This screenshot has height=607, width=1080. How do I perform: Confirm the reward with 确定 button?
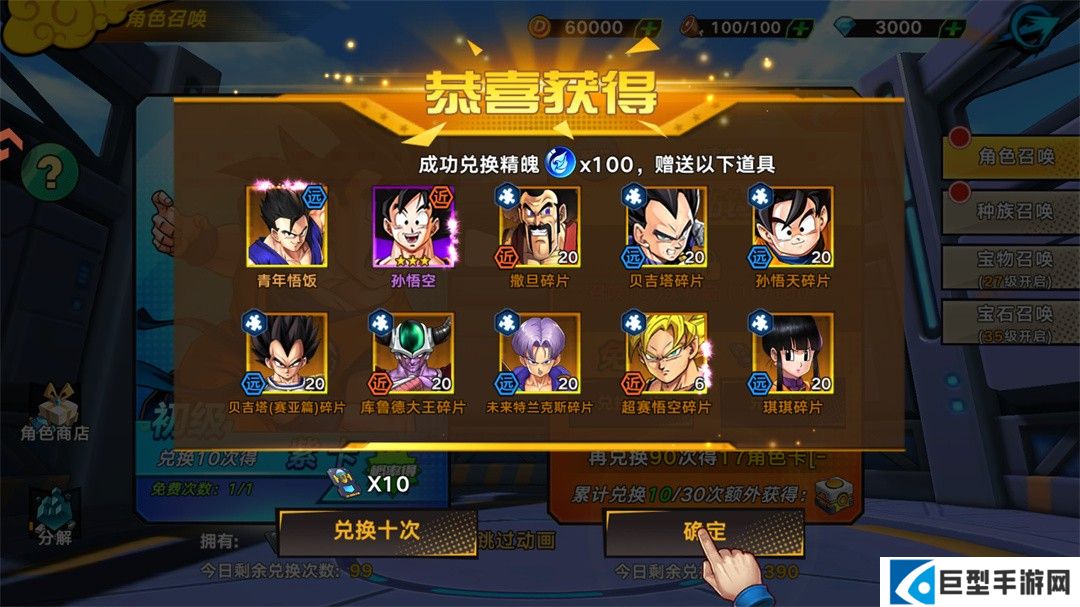703,531
